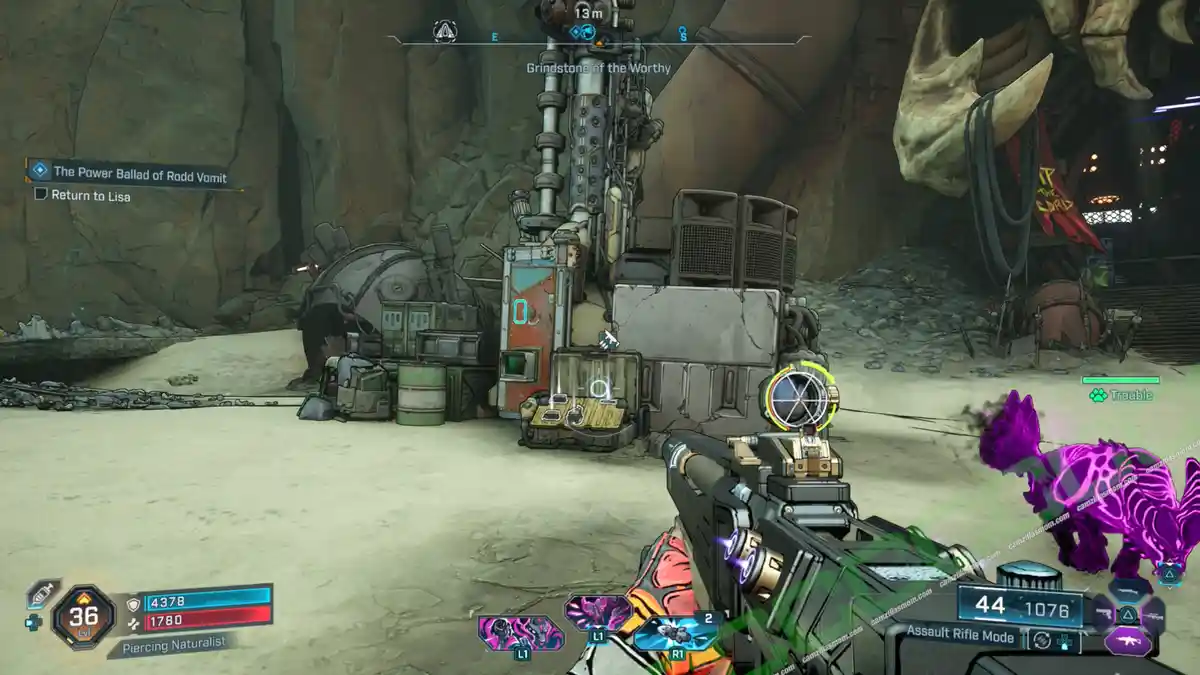Trigger the purple claw skill icon
Viewport: 1200px width, 675px height.
point(598,612)
